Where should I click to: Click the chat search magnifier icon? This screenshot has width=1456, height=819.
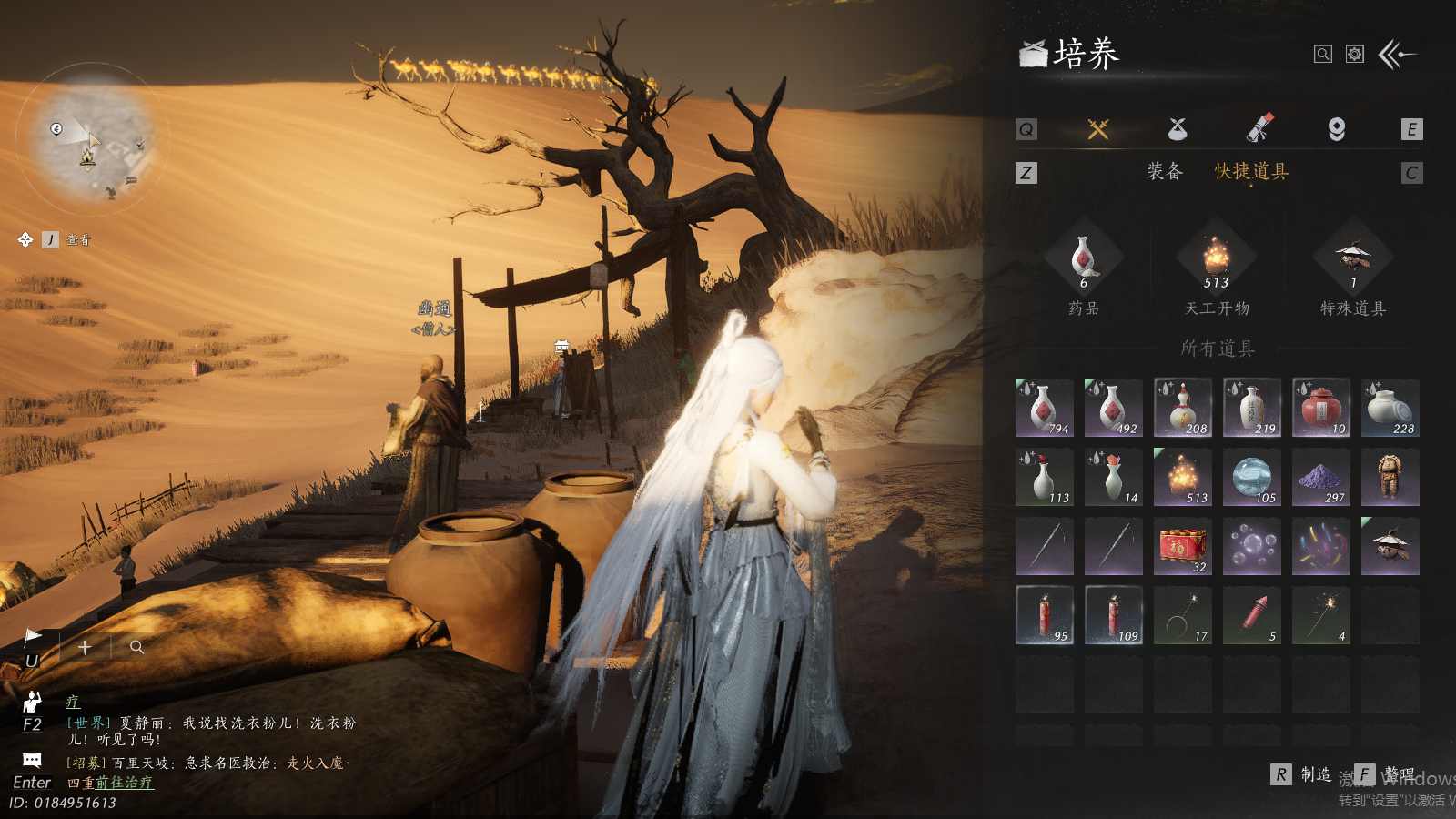click(136, 647)
